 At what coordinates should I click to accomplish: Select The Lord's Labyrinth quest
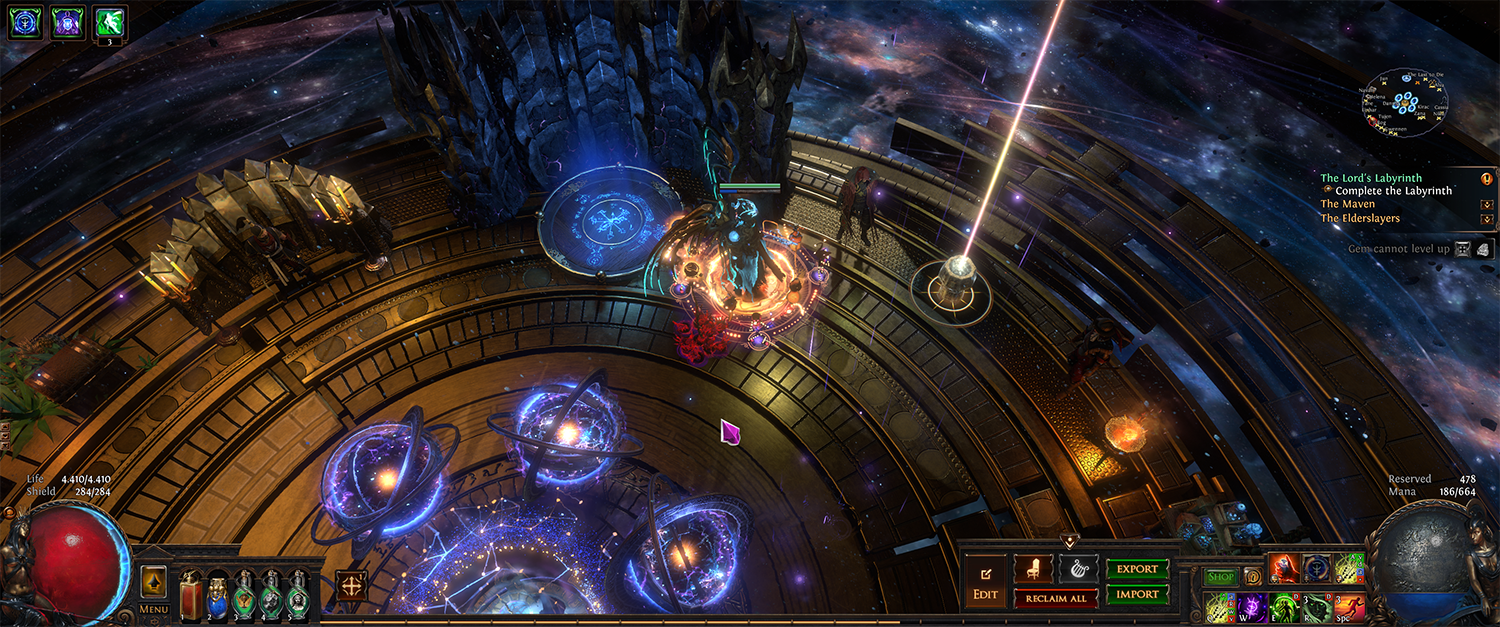1370,178
